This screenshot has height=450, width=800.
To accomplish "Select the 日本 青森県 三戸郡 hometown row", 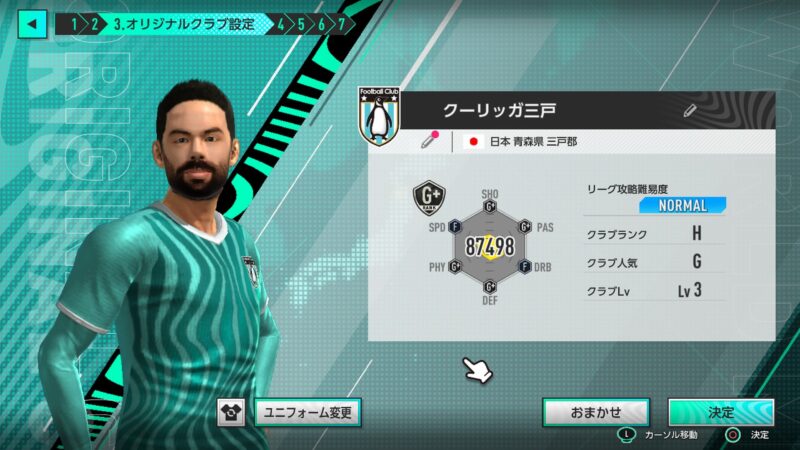I will coord(532,142).
